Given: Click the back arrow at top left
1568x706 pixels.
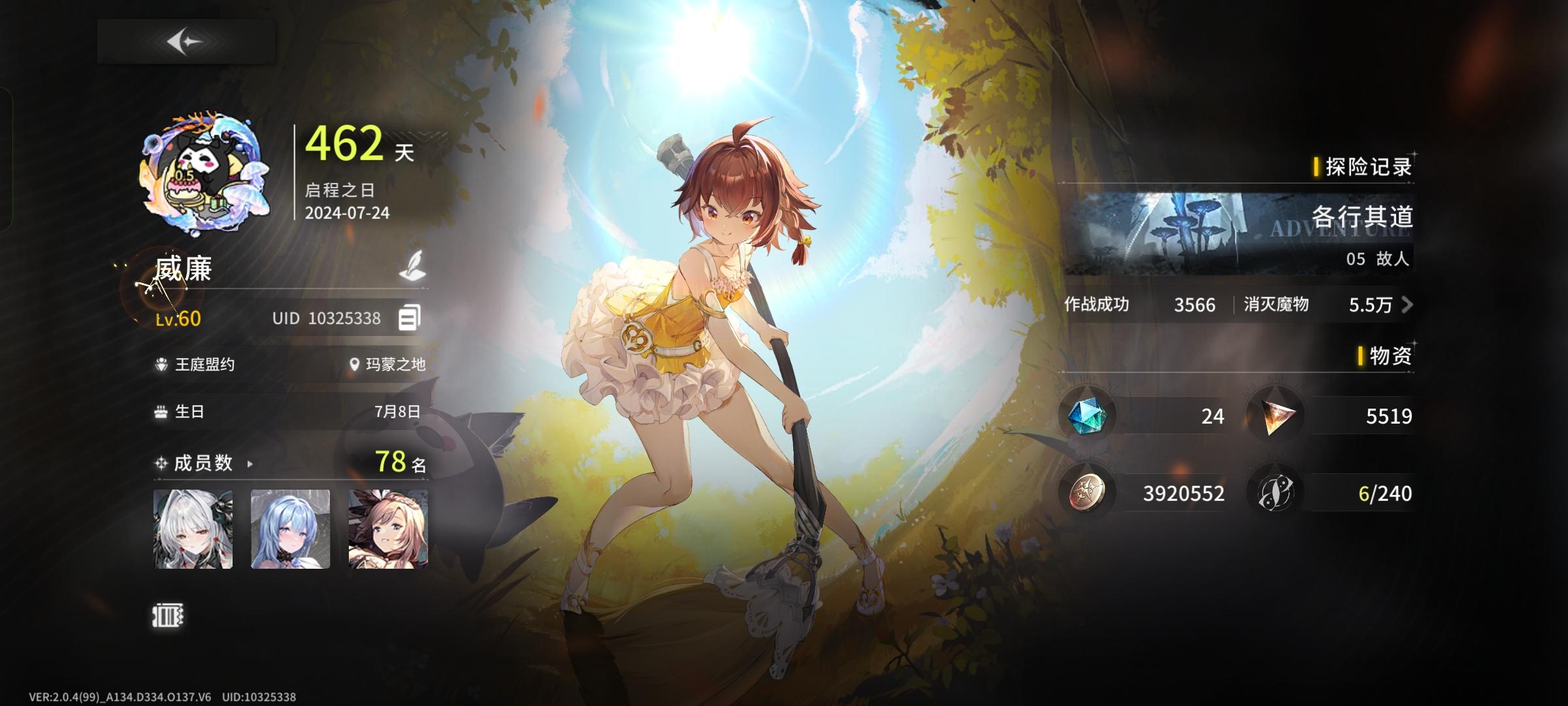Looking at the screenshot, I should tap(185, 41).
